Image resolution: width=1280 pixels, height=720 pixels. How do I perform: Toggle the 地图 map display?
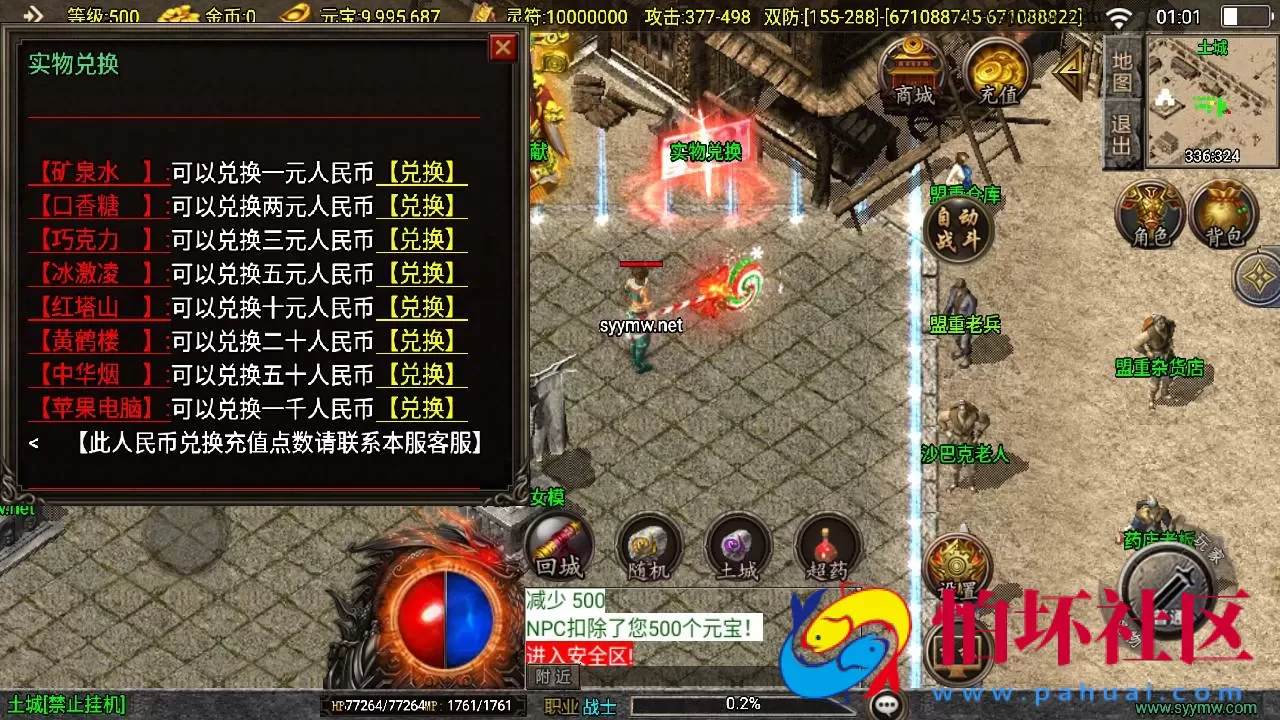1122,70
